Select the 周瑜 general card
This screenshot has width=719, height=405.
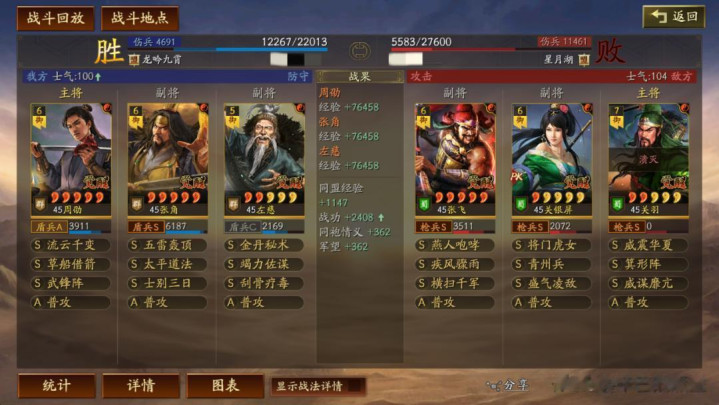(x=71, y=153)
